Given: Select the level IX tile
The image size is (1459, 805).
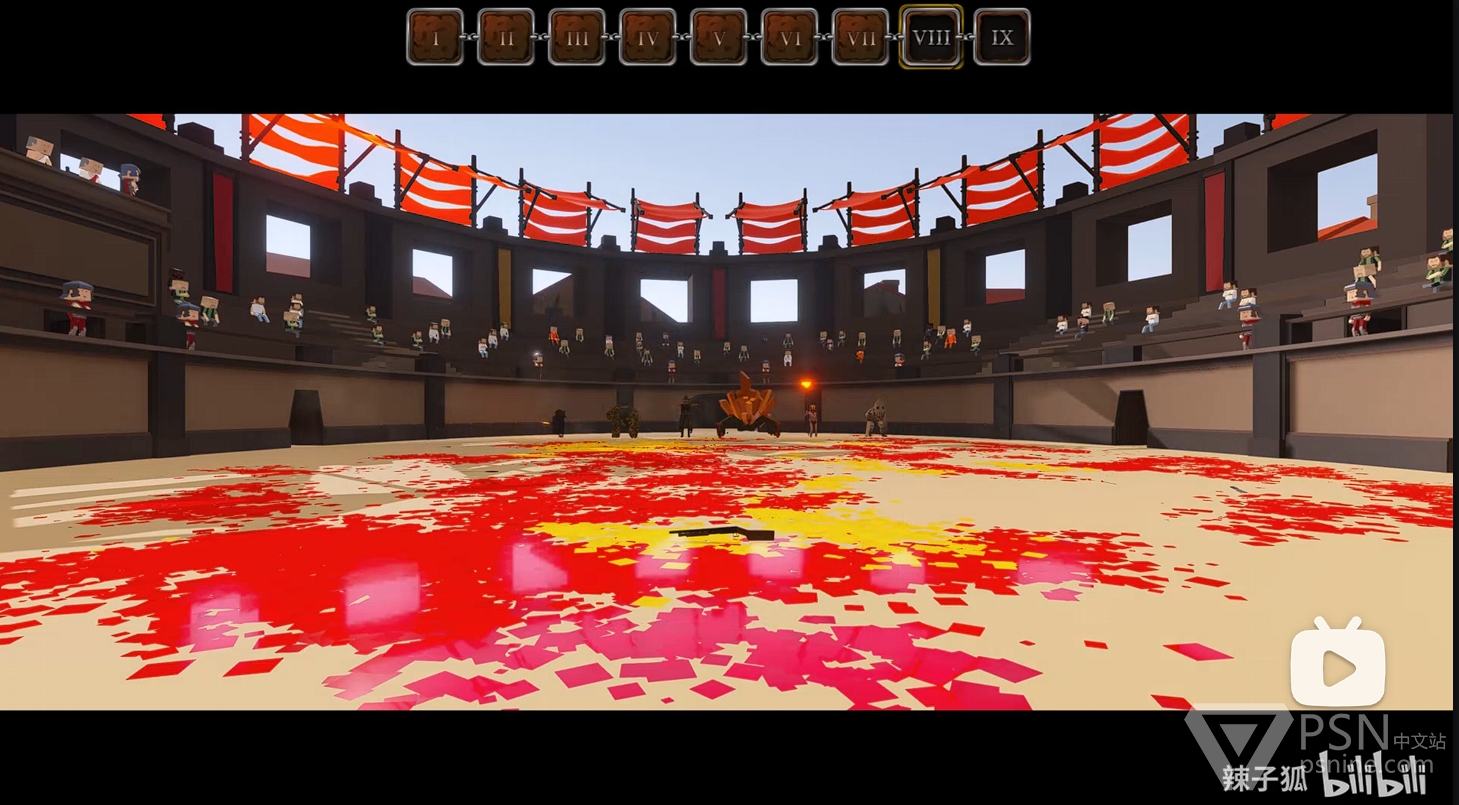Looking at the screenshot, I should [1002, 37].
